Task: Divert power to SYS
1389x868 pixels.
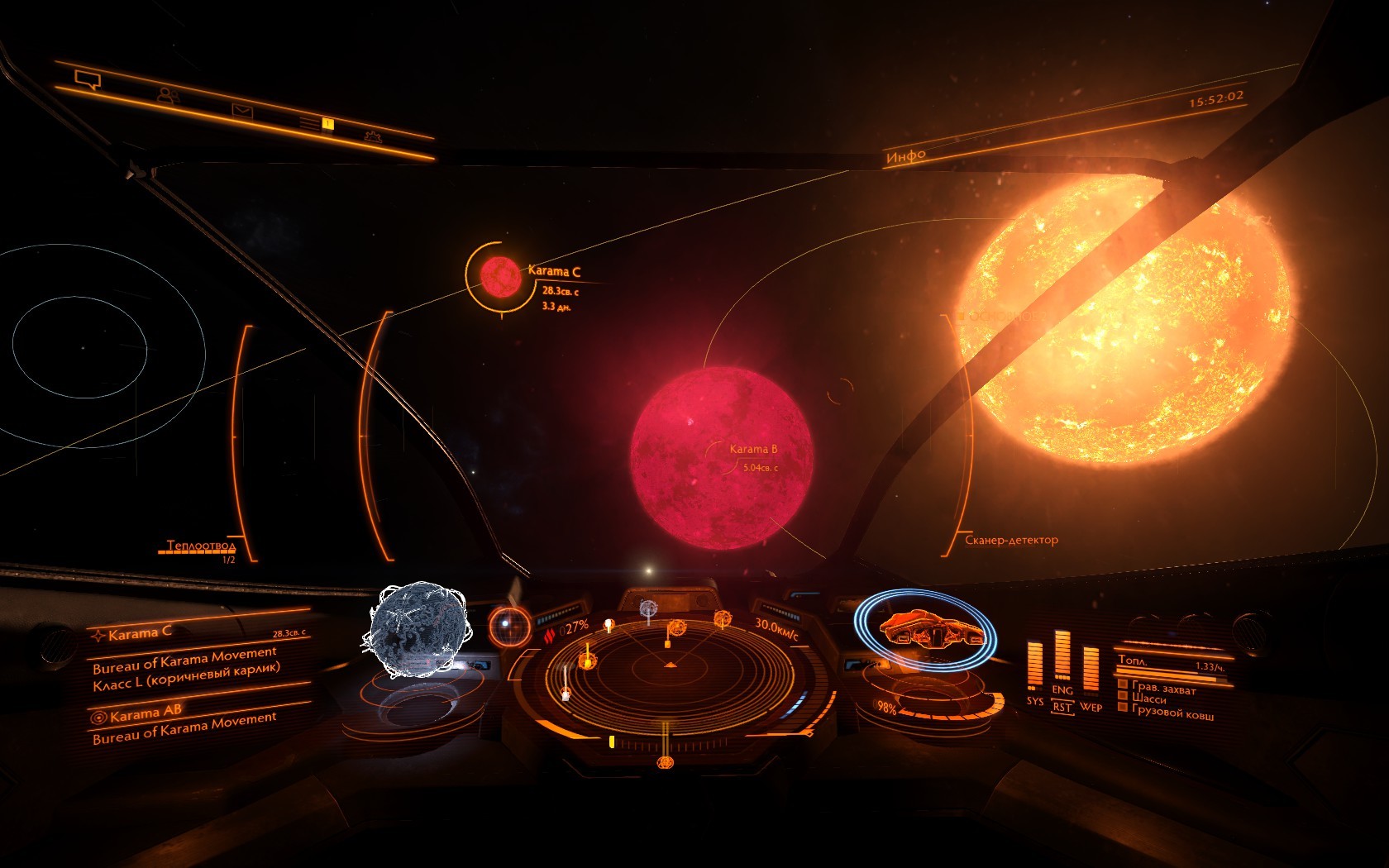Action: [x=1034, y=700]
